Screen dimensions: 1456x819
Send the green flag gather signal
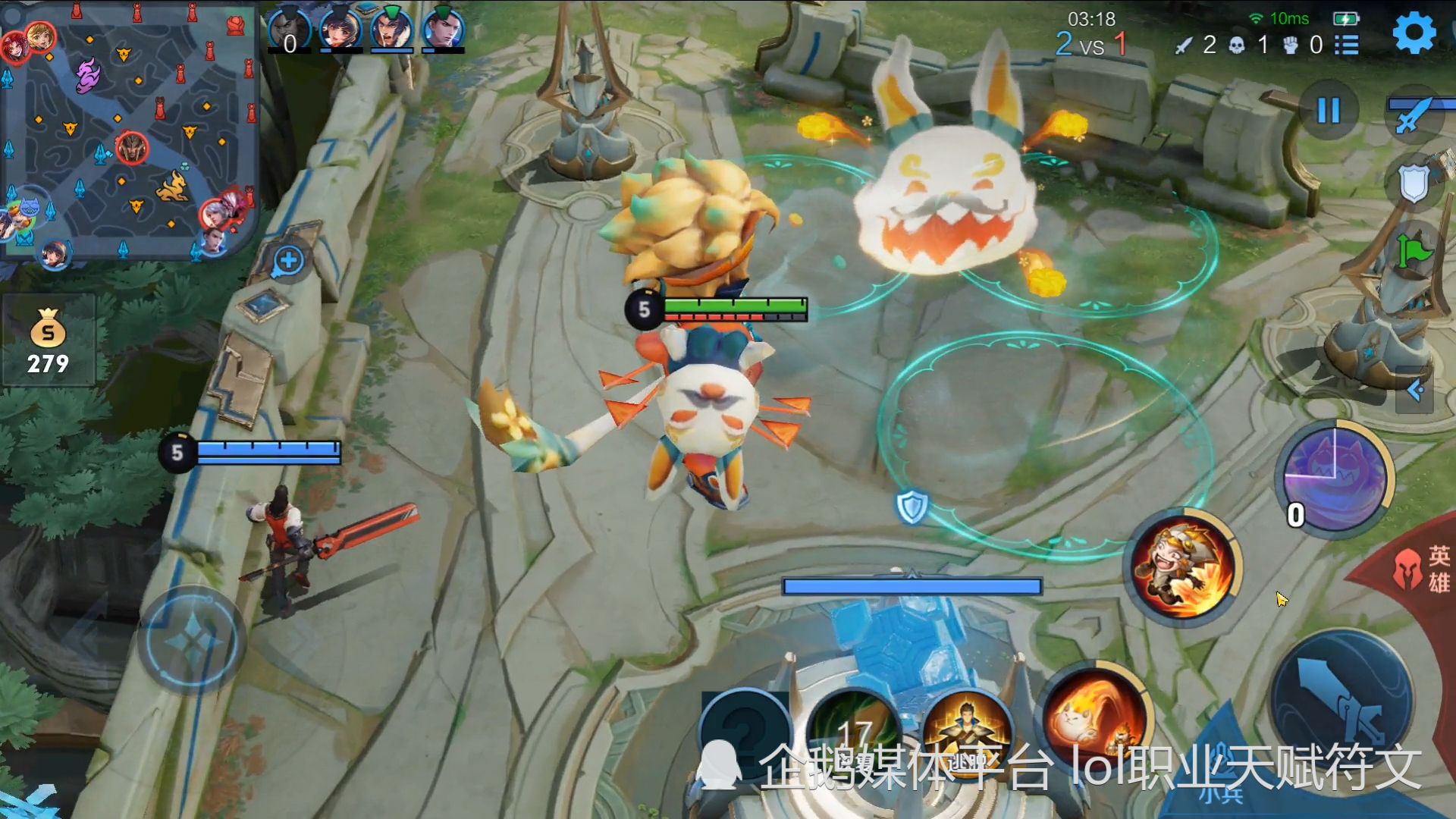(x=1414, y=251)
